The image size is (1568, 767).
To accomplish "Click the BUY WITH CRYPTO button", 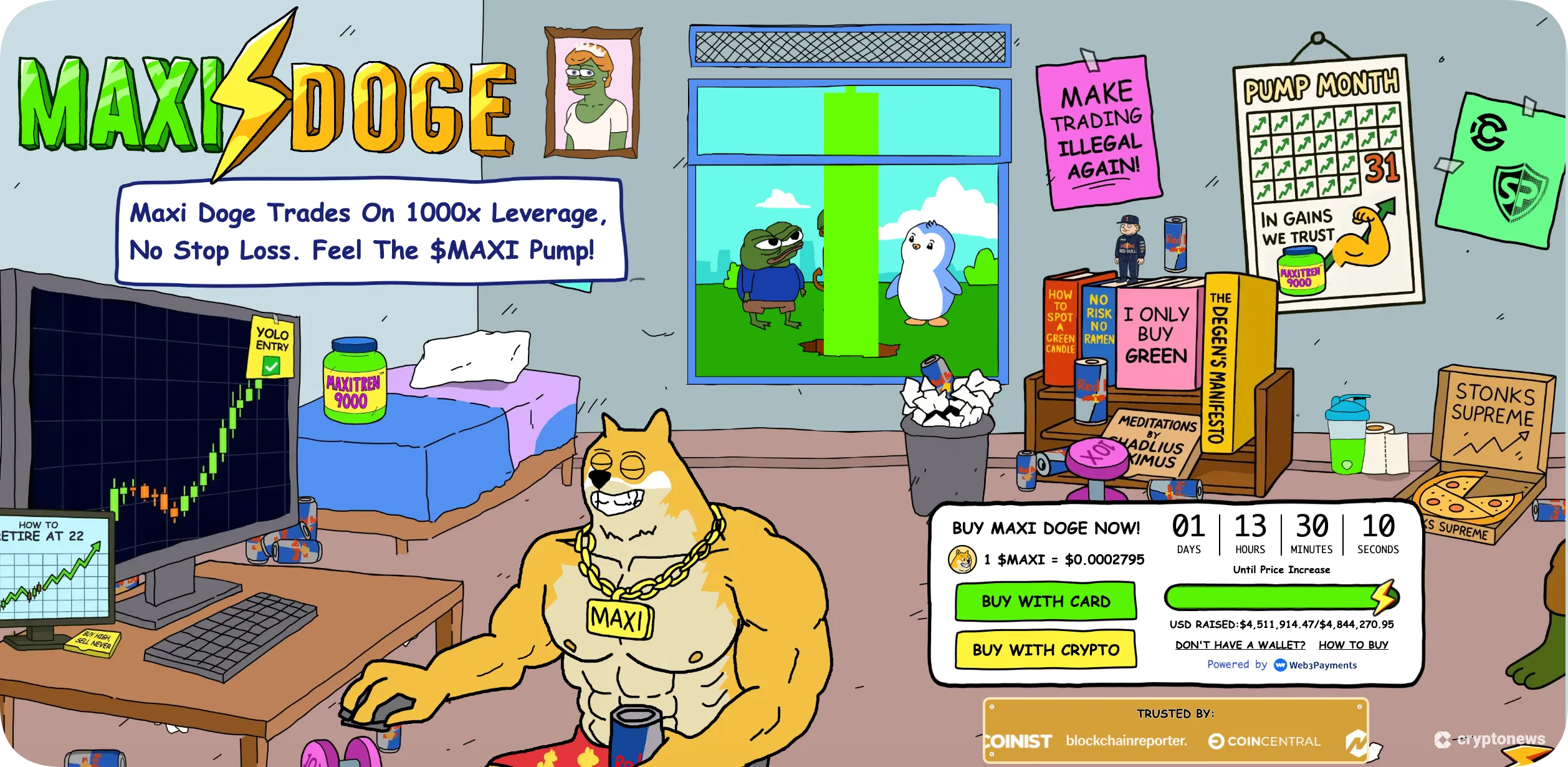I will pyautogui.click(x=1046, y=650).
